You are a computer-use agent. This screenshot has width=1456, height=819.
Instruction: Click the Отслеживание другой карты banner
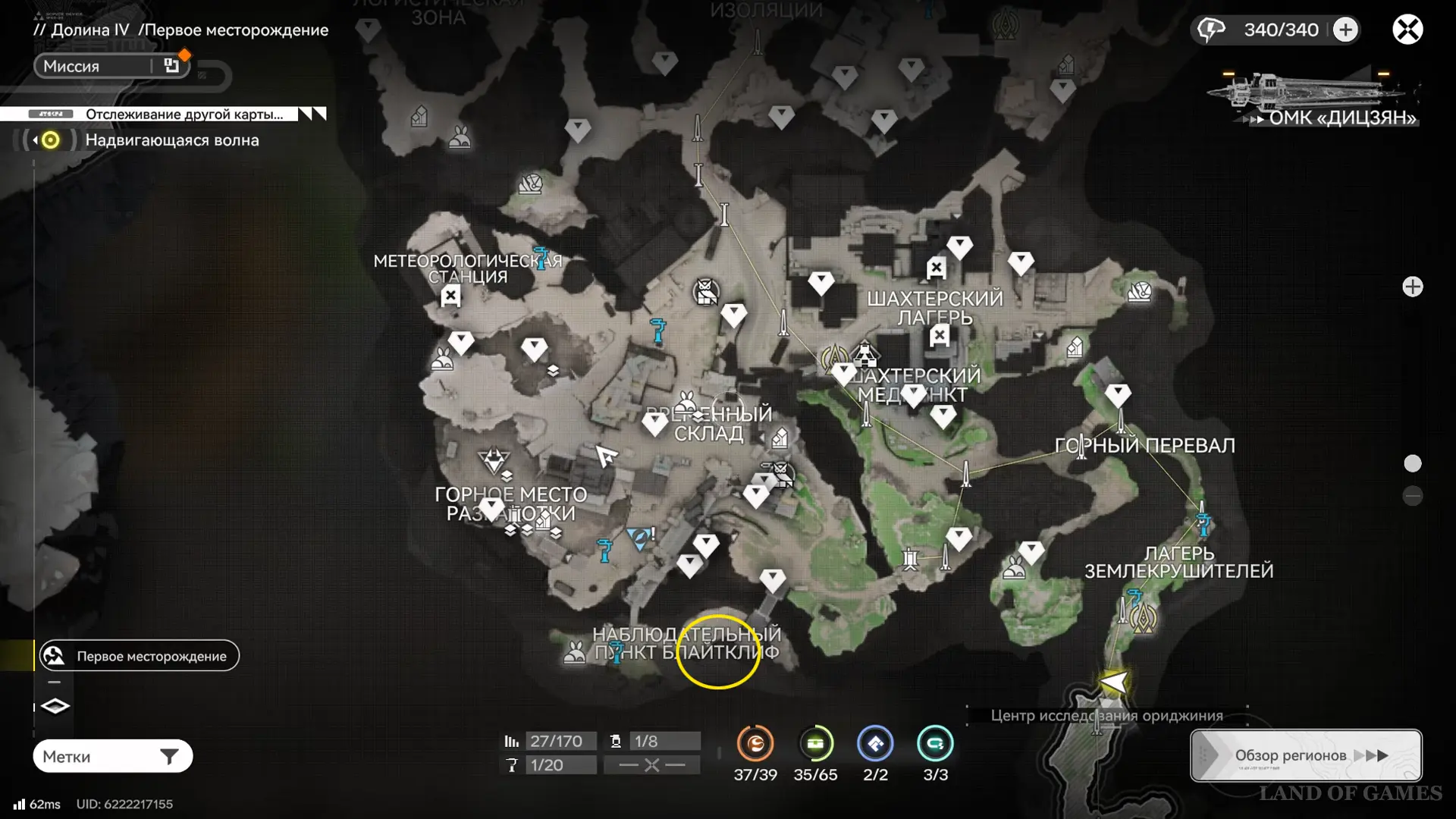click(x=184, y=114)
